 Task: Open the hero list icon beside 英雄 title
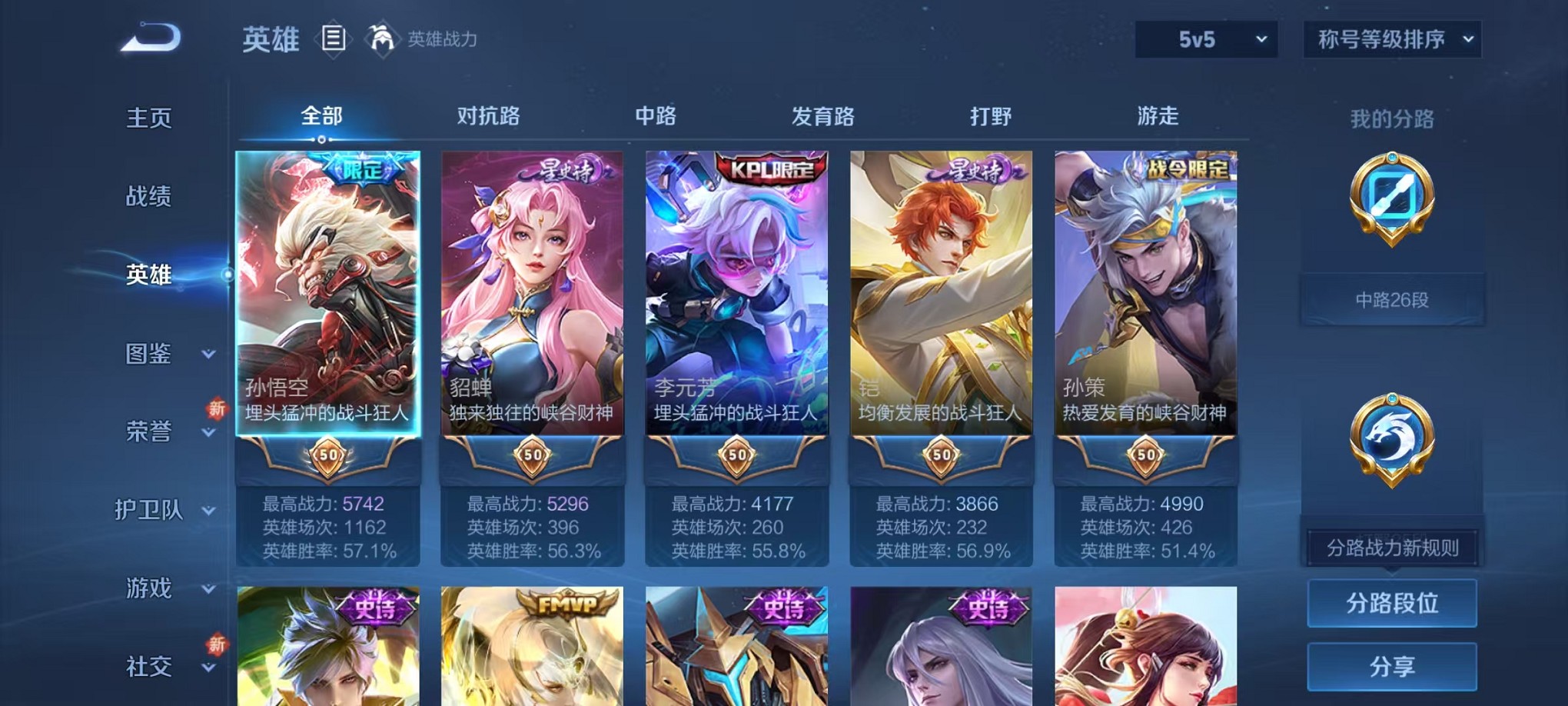point(334,38)
